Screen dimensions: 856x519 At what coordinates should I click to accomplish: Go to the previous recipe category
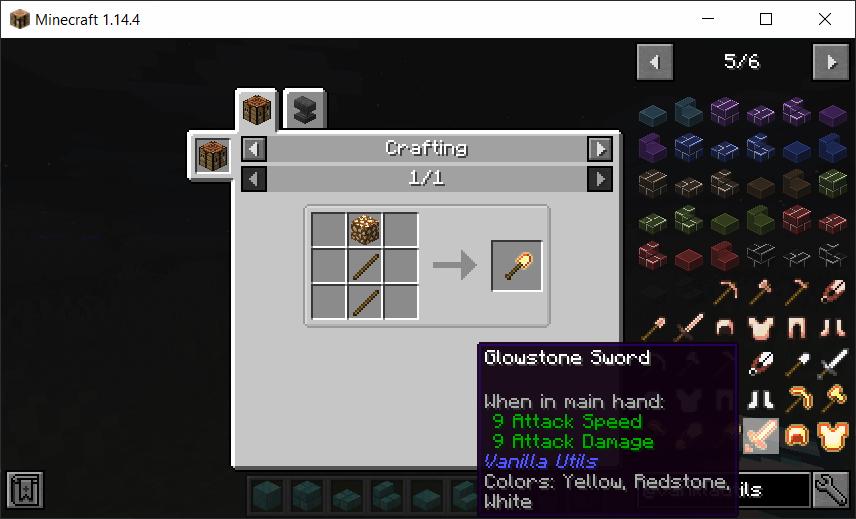(x=255, y=149)
